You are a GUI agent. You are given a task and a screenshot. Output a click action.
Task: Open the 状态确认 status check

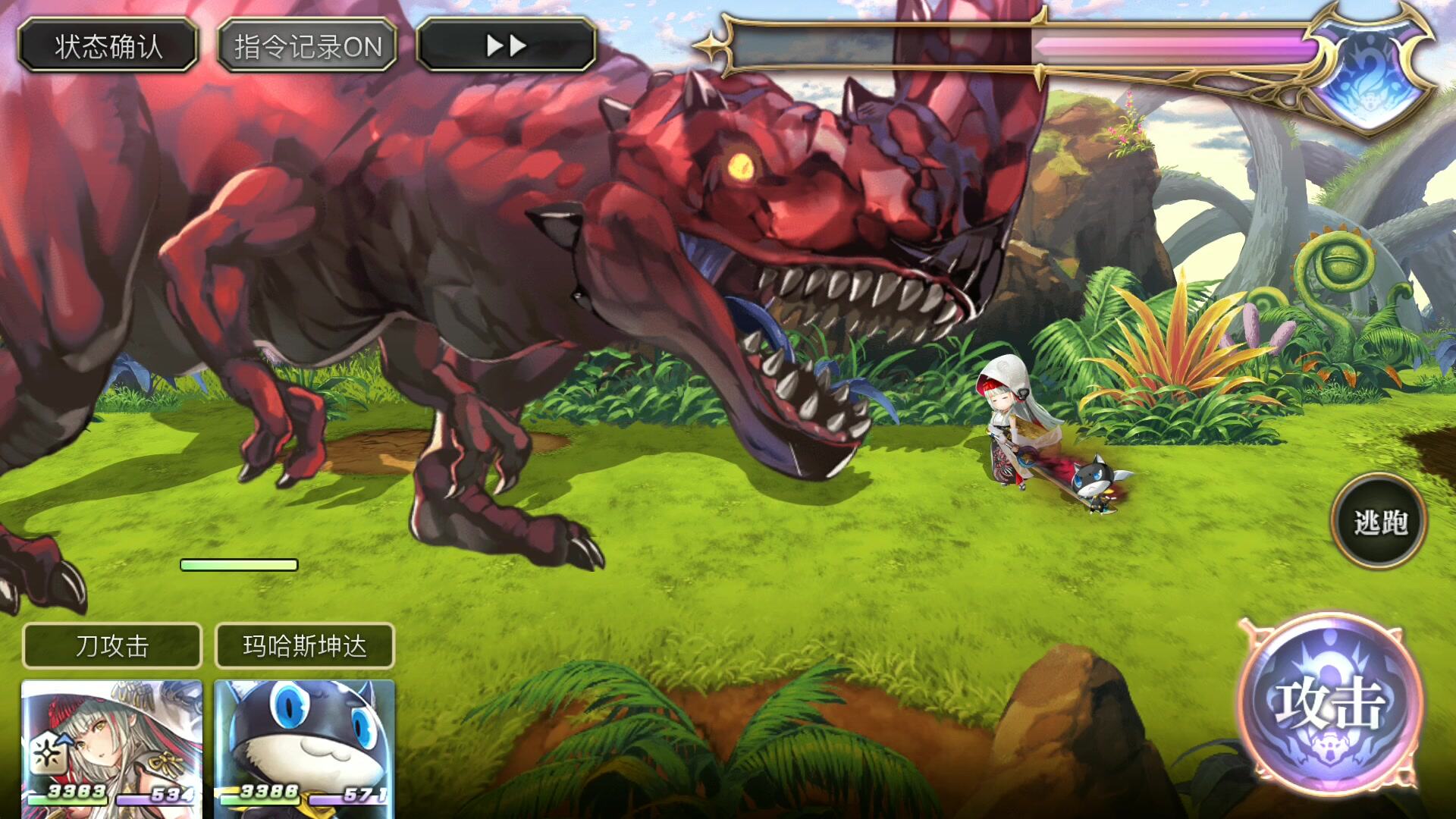(x=108, y=46)
